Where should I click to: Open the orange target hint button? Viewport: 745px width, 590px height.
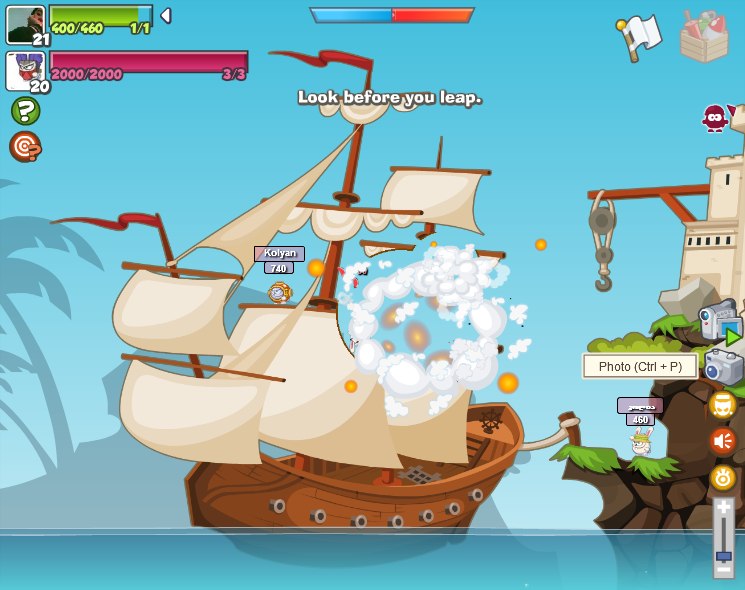coord(25,147)
